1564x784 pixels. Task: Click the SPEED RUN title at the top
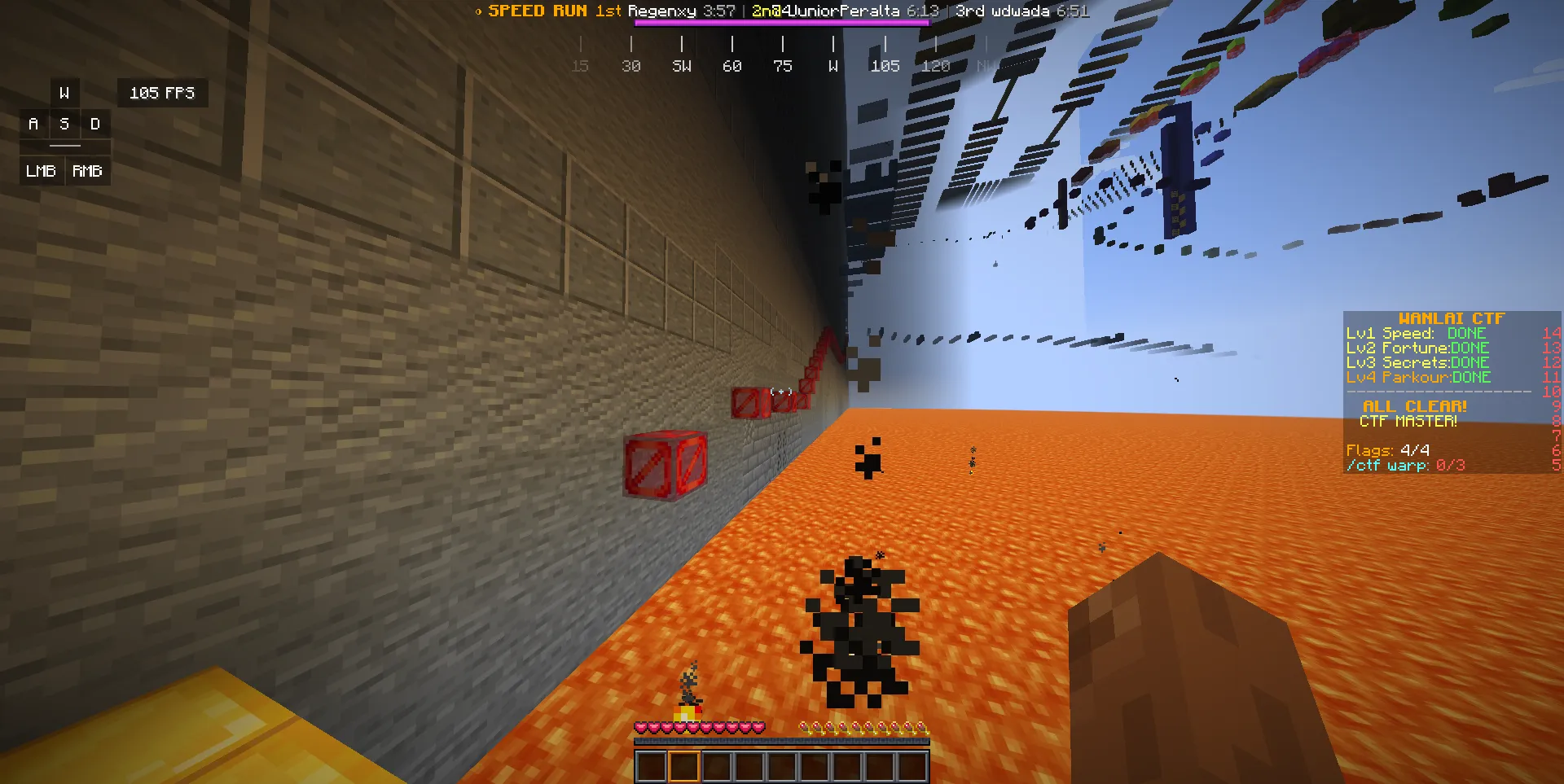click(537, 11)
